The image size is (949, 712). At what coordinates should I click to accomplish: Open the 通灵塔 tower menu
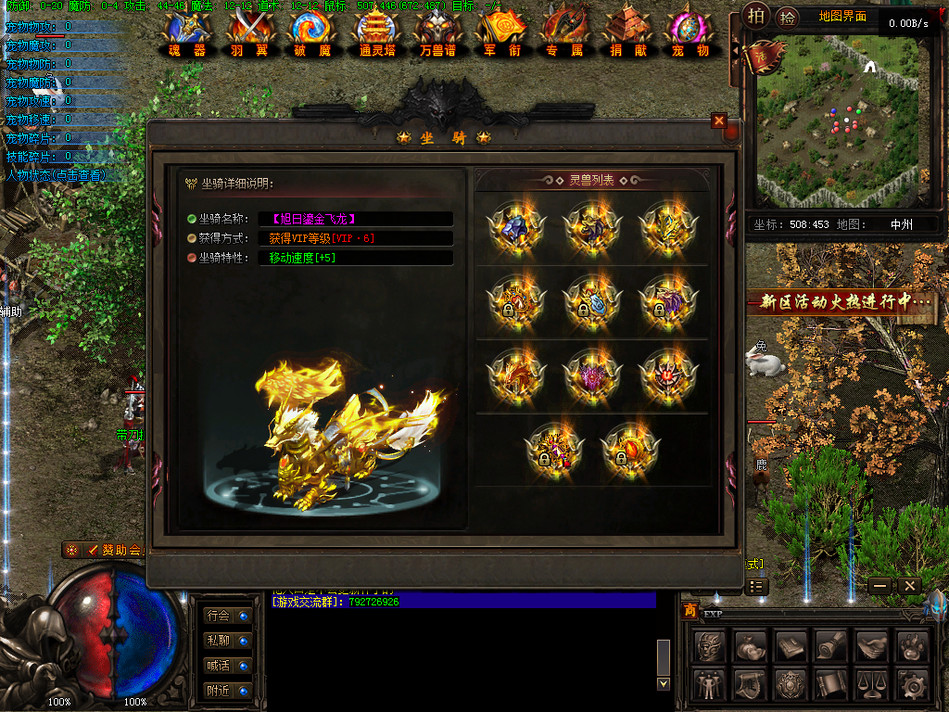click(x=376, y=33)
